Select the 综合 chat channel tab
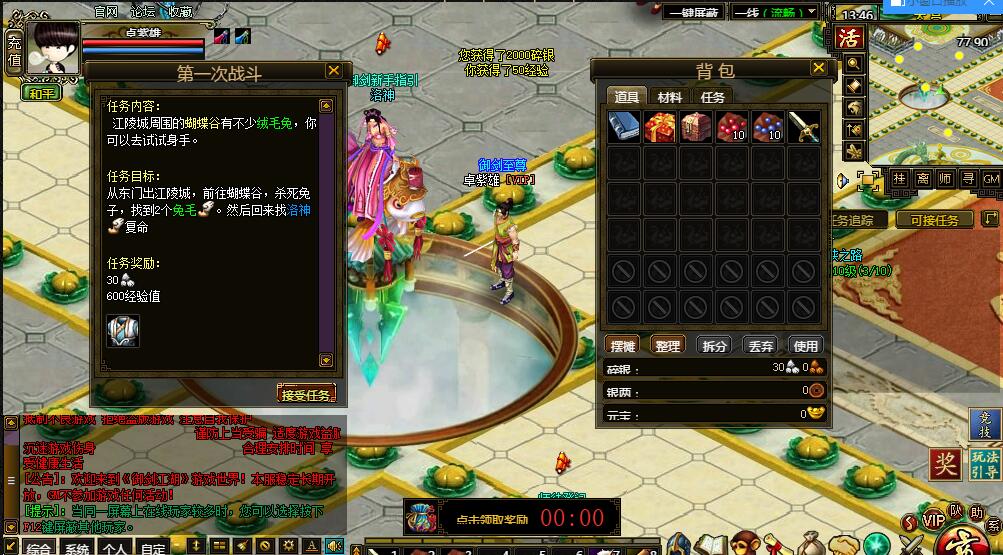The width and height of the screenshot is (1003, 555). click(37, 548)
